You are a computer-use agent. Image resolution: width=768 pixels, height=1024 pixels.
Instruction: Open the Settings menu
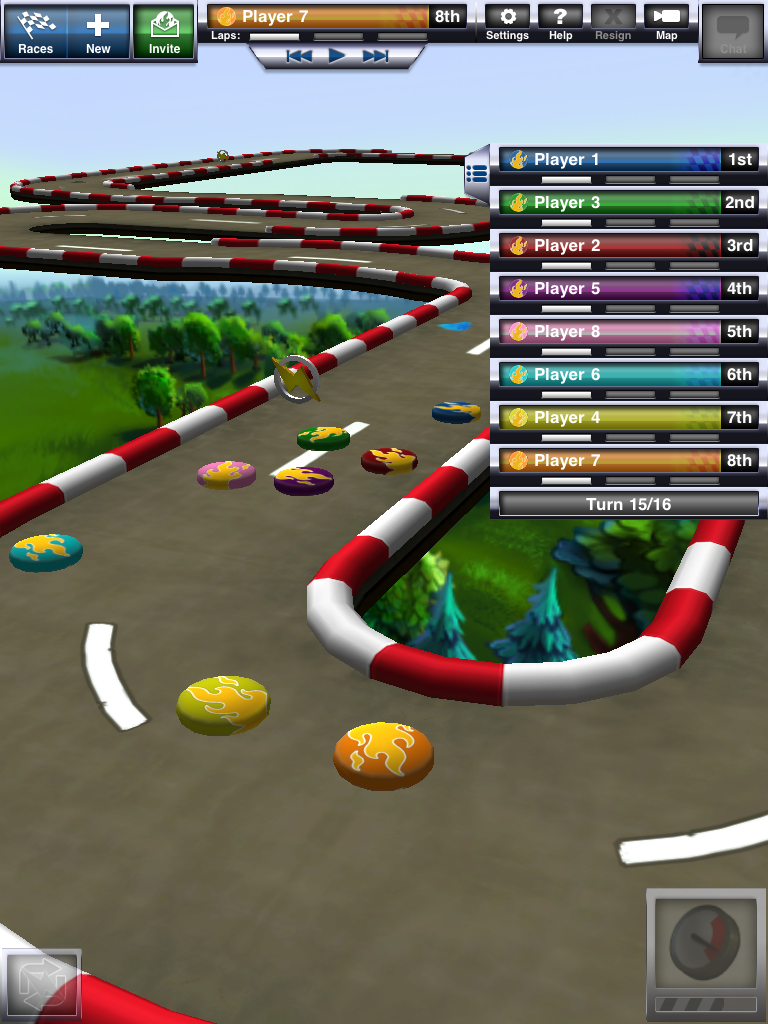(507, 23)
